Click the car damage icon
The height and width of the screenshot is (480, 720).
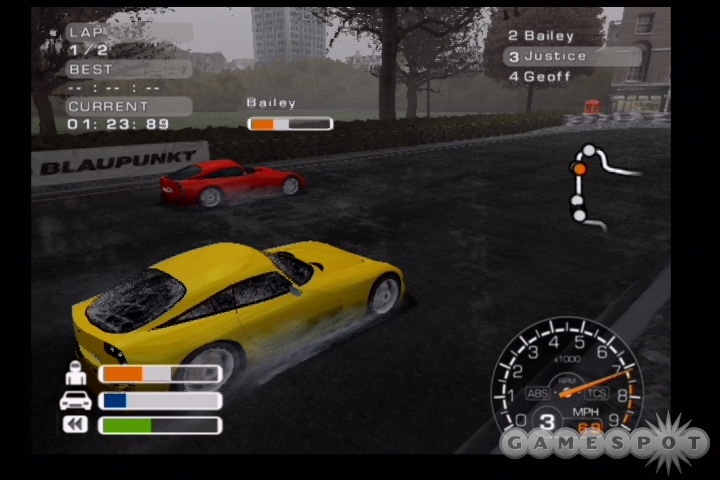[76, 400]
